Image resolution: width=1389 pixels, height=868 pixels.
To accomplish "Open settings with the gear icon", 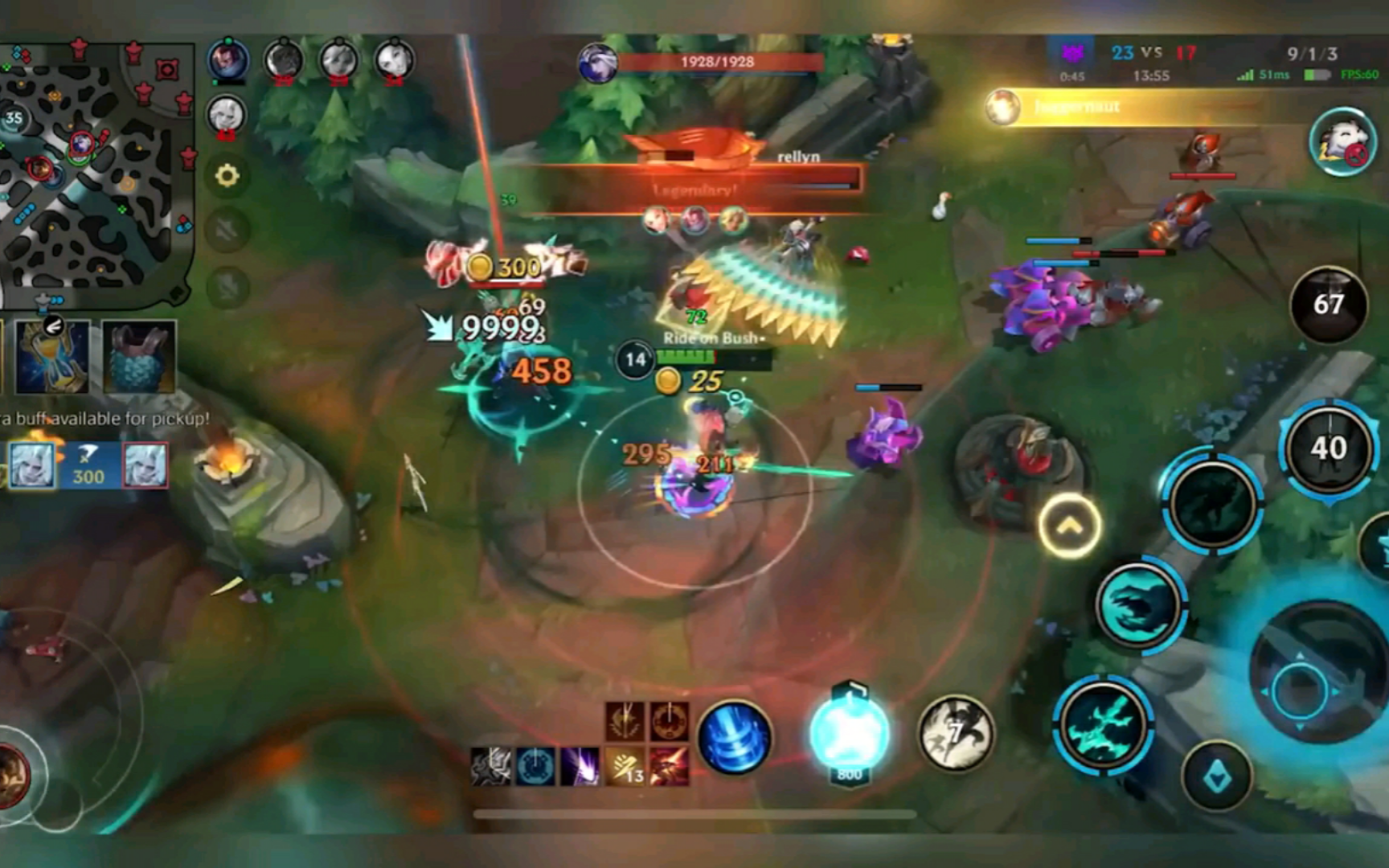I will coord(227,175).
